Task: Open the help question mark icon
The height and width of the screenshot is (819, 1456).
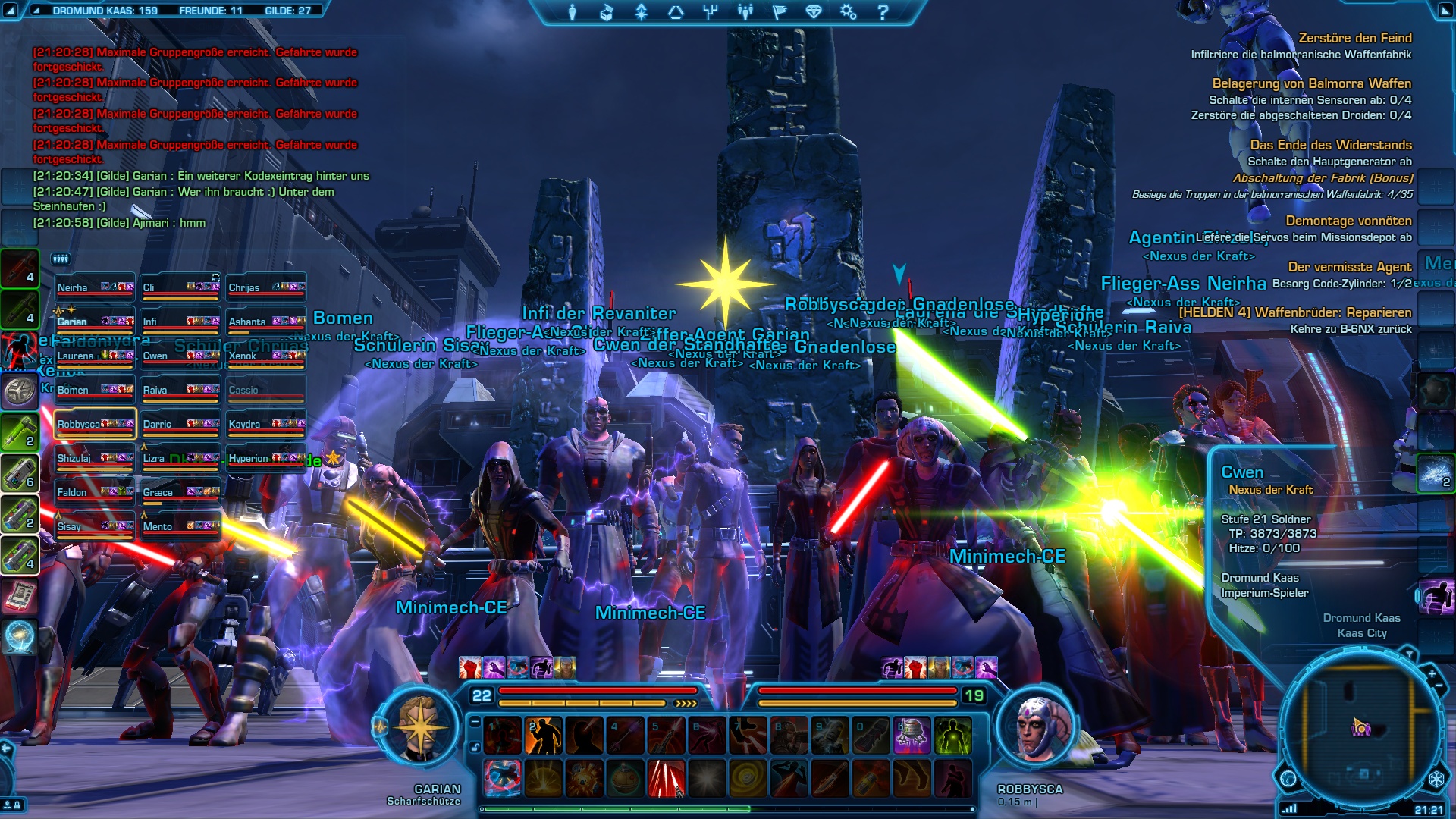Action: point(883,12)
